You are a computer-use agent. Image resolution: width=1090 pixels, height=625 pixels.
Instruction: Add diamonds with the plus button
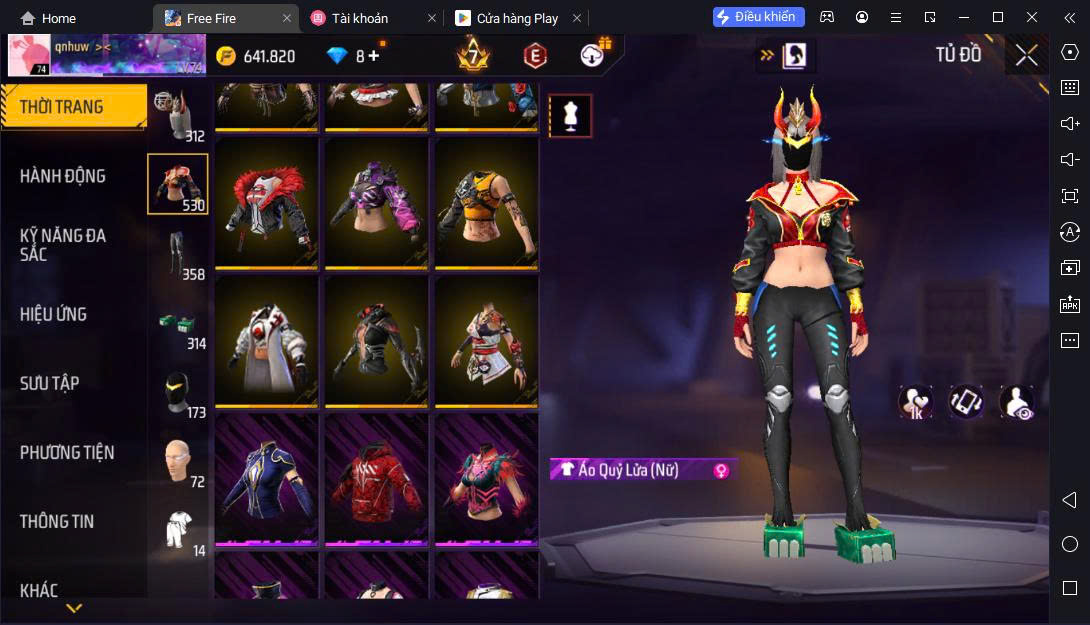374,56
